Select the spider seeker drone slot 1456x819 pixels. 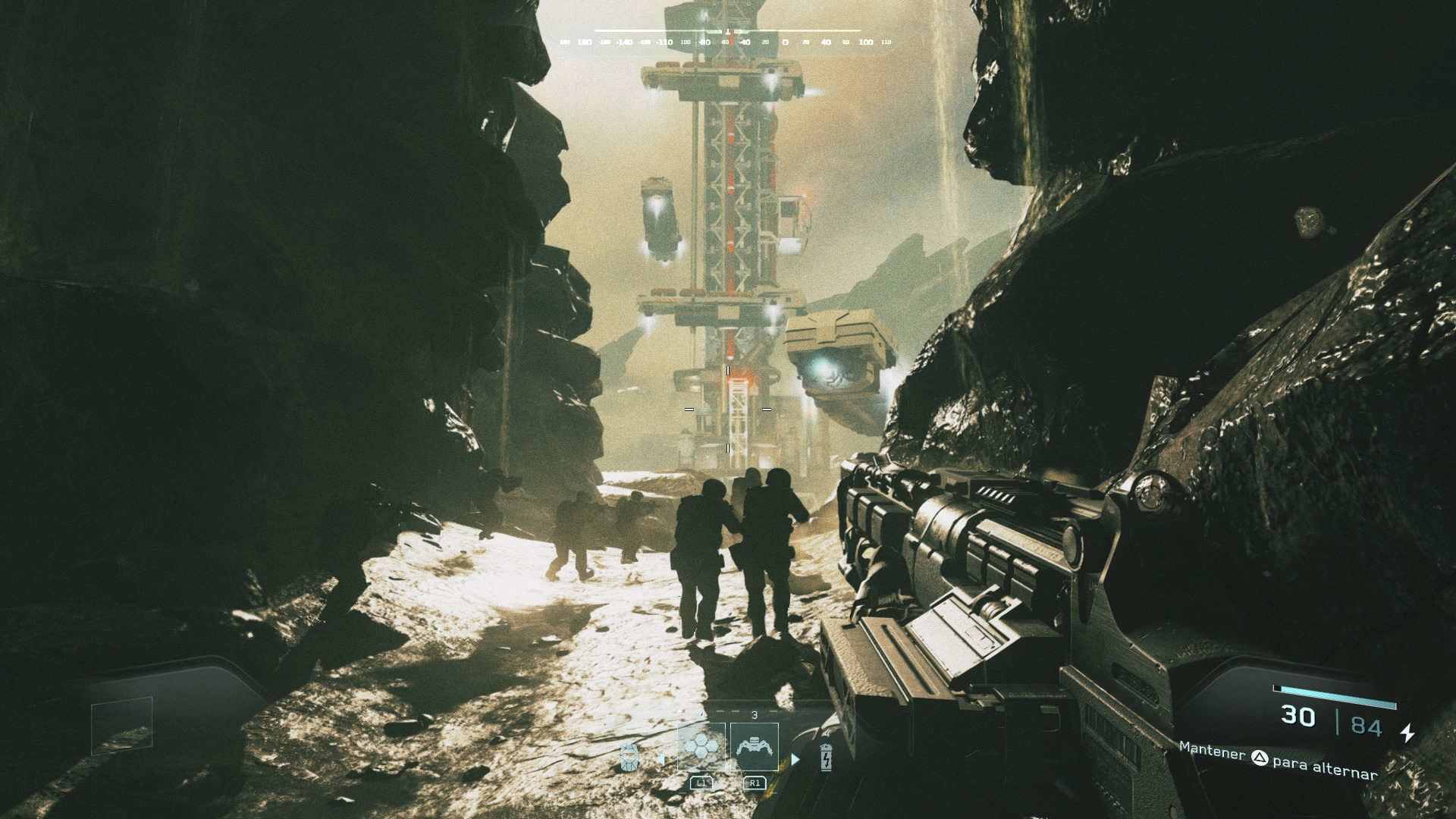pyautogui.click(x=754, y=747)
